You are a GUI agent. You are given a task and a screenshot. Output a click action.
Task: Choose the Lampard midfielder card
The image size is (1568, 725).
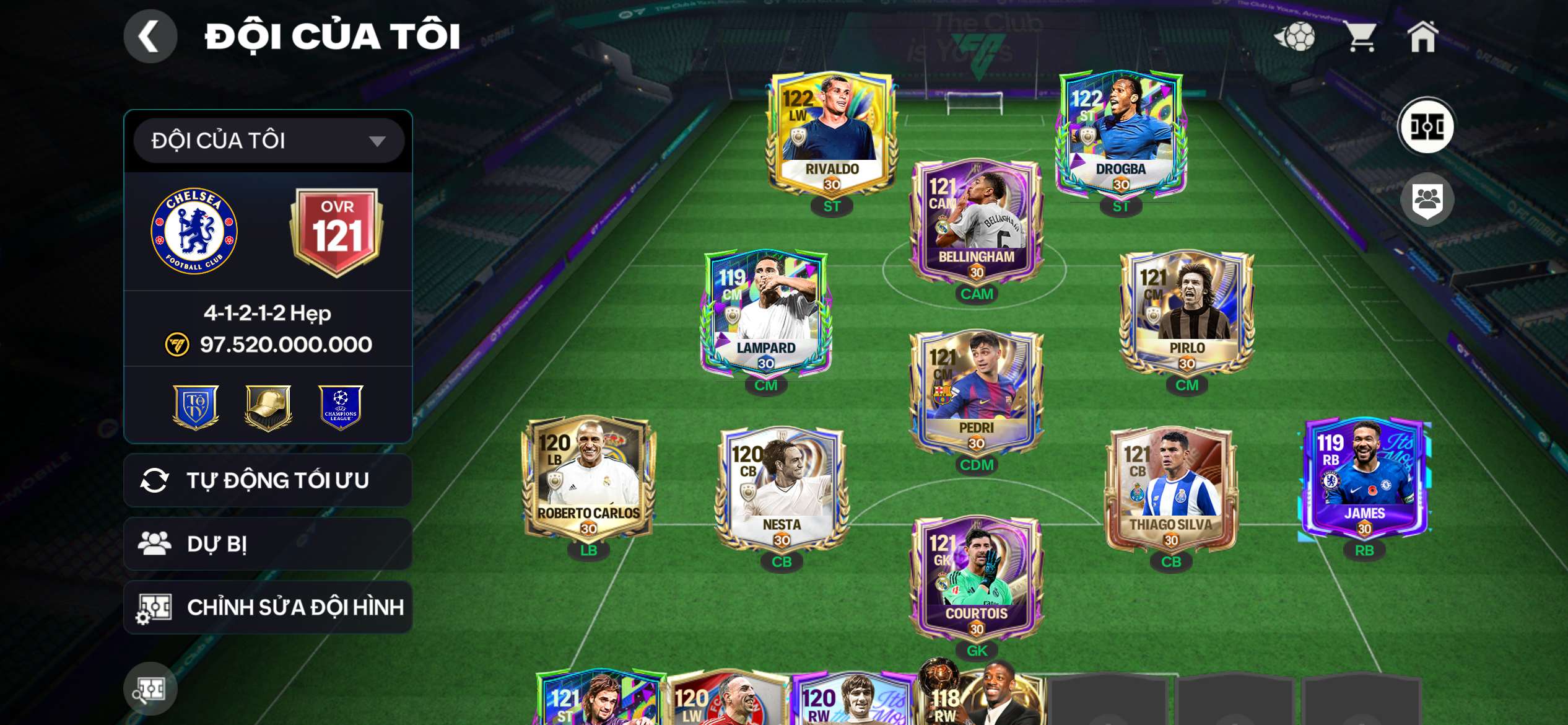point(766,313)
